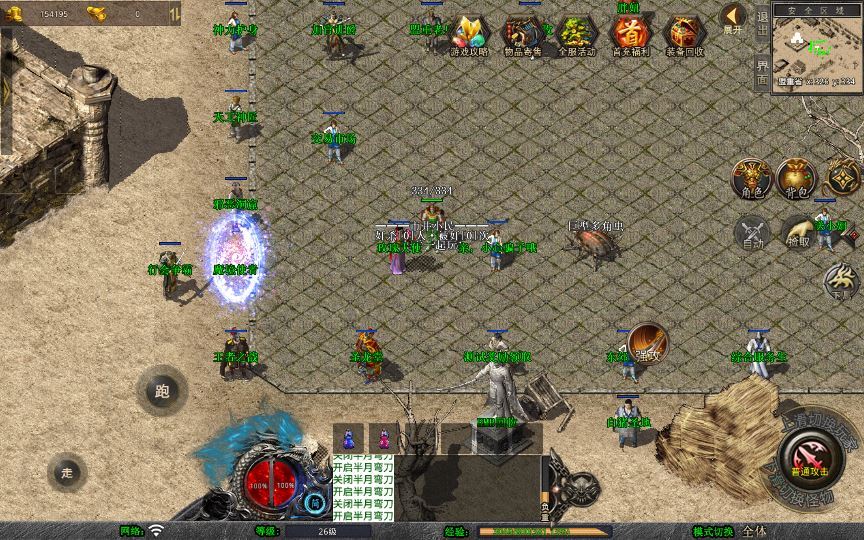
Task: Open the 装备回收 equipment recycle chest
Action: (684, 36)
